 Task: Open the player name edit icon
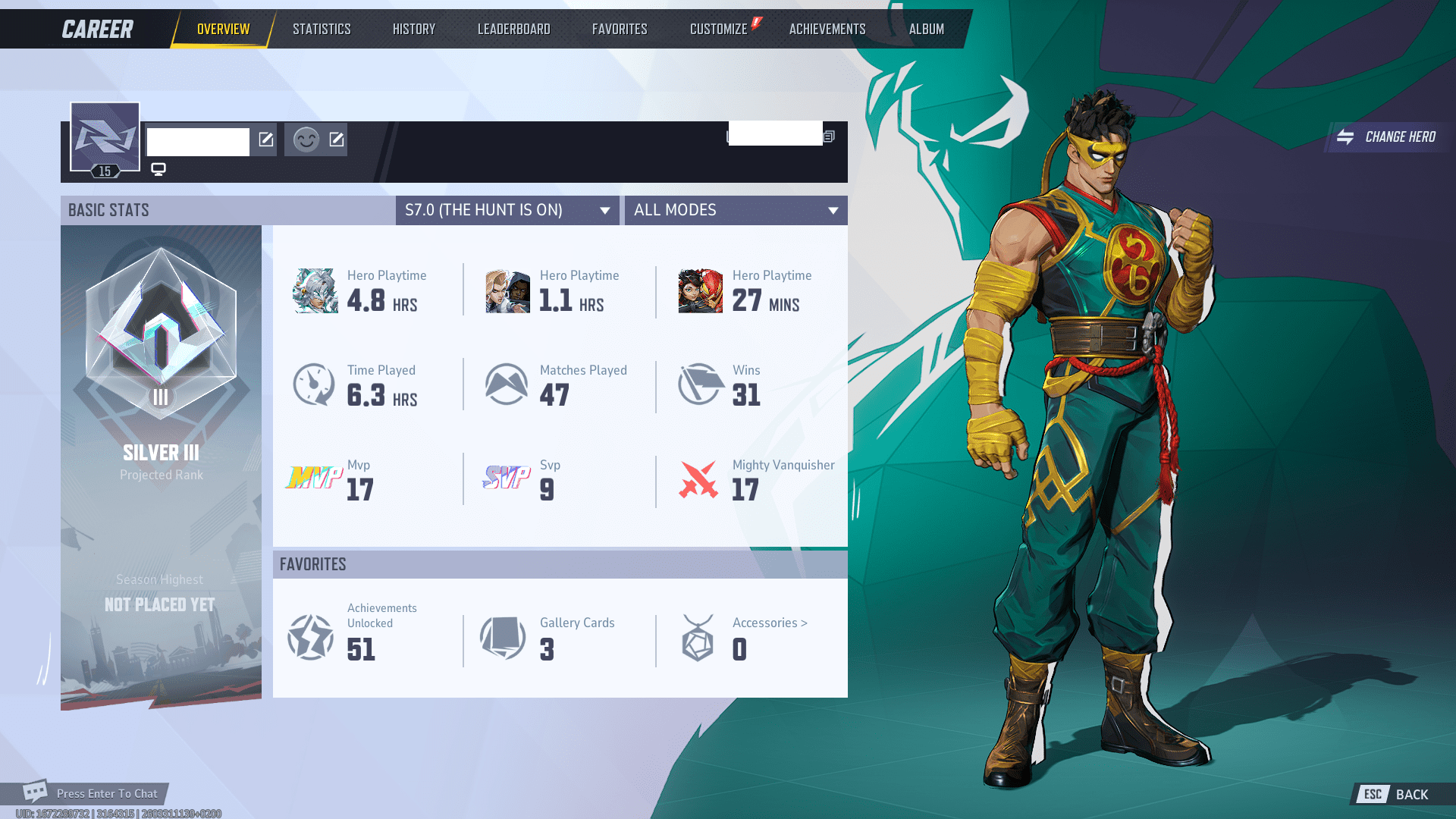click(x=265, y=140)
